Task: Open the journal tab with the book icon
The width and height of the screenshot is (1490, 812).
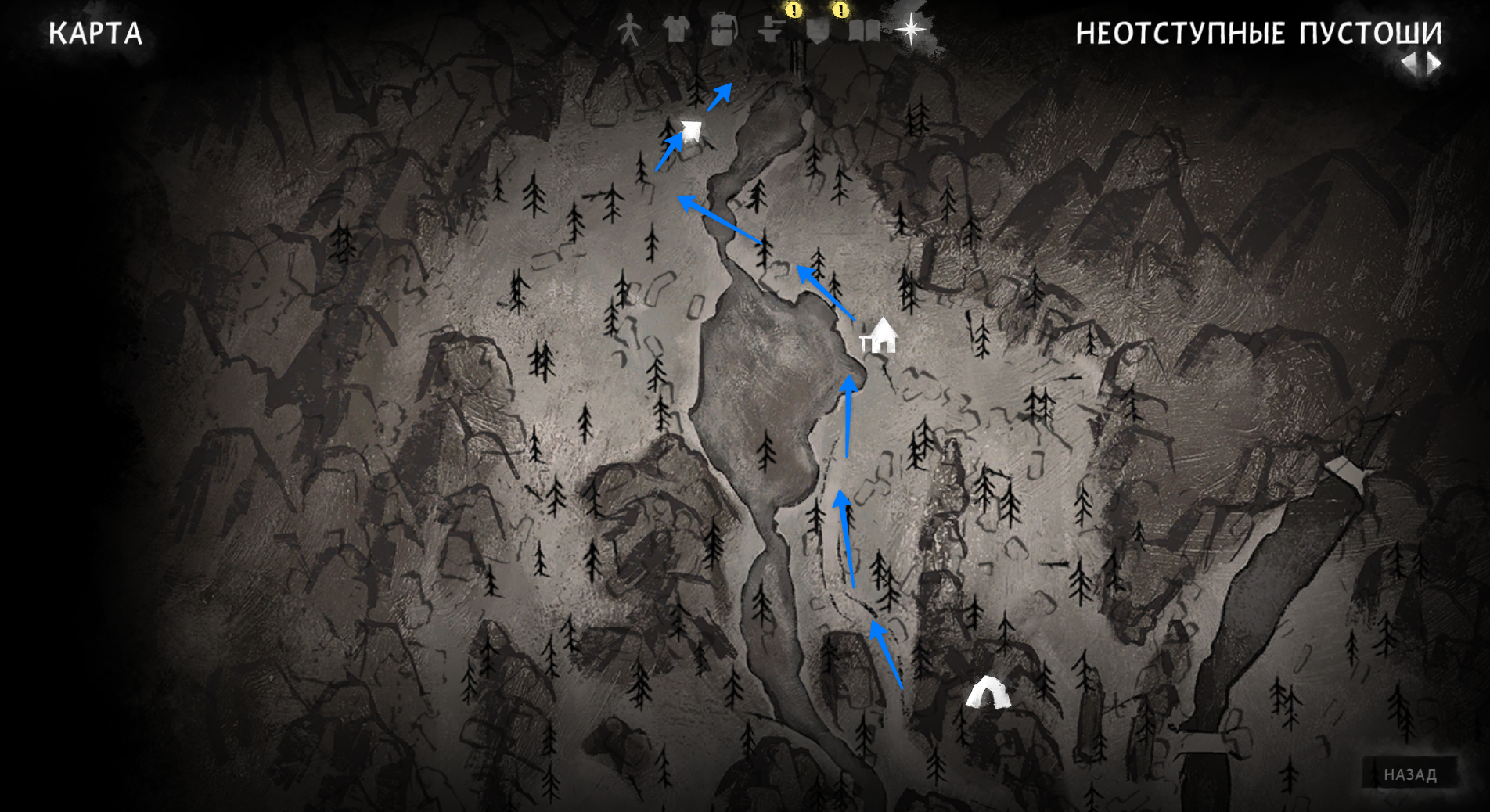Action: pos(864,31)
